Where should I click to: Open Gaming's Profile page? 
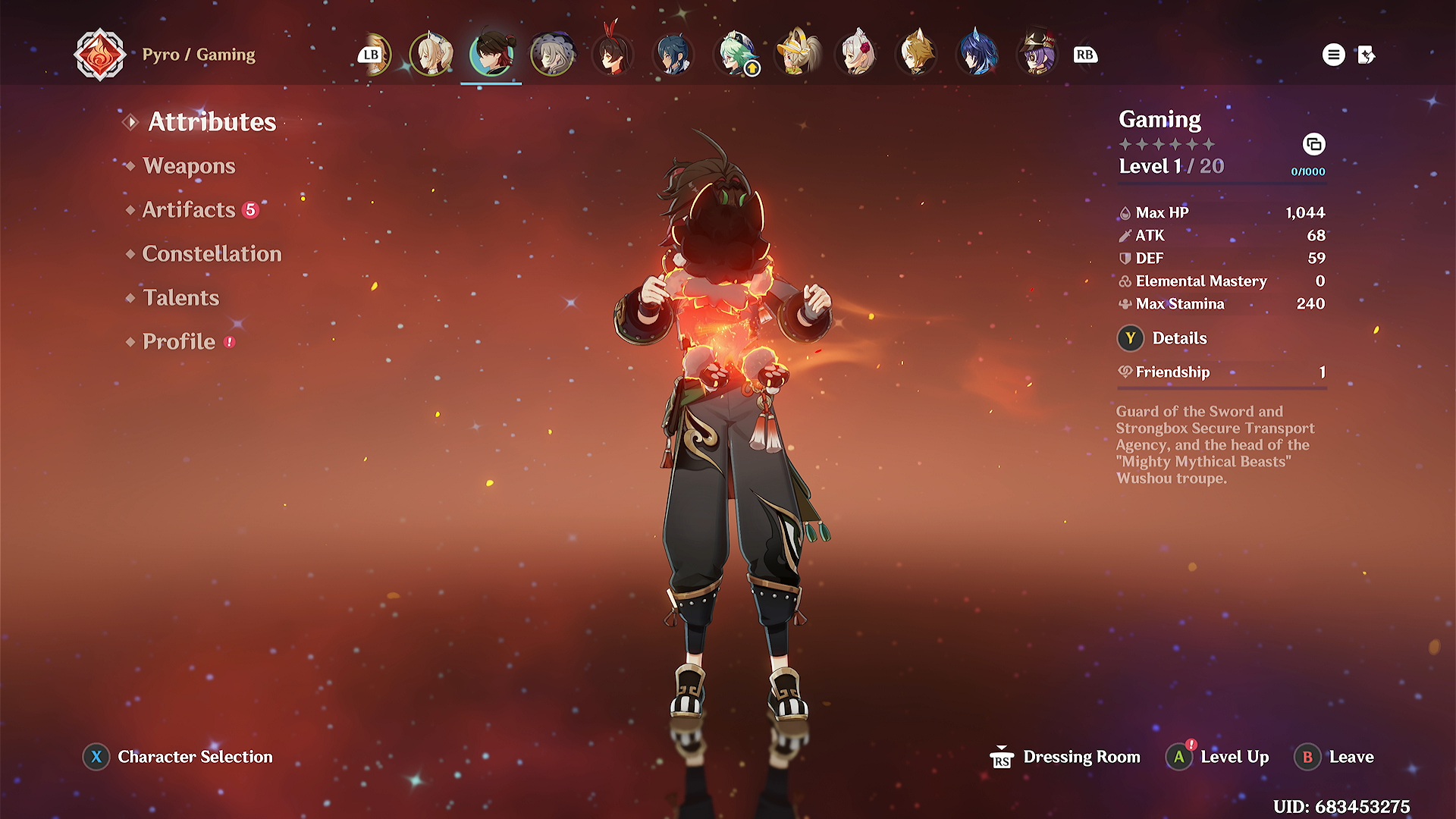click(x=179, y=342)
